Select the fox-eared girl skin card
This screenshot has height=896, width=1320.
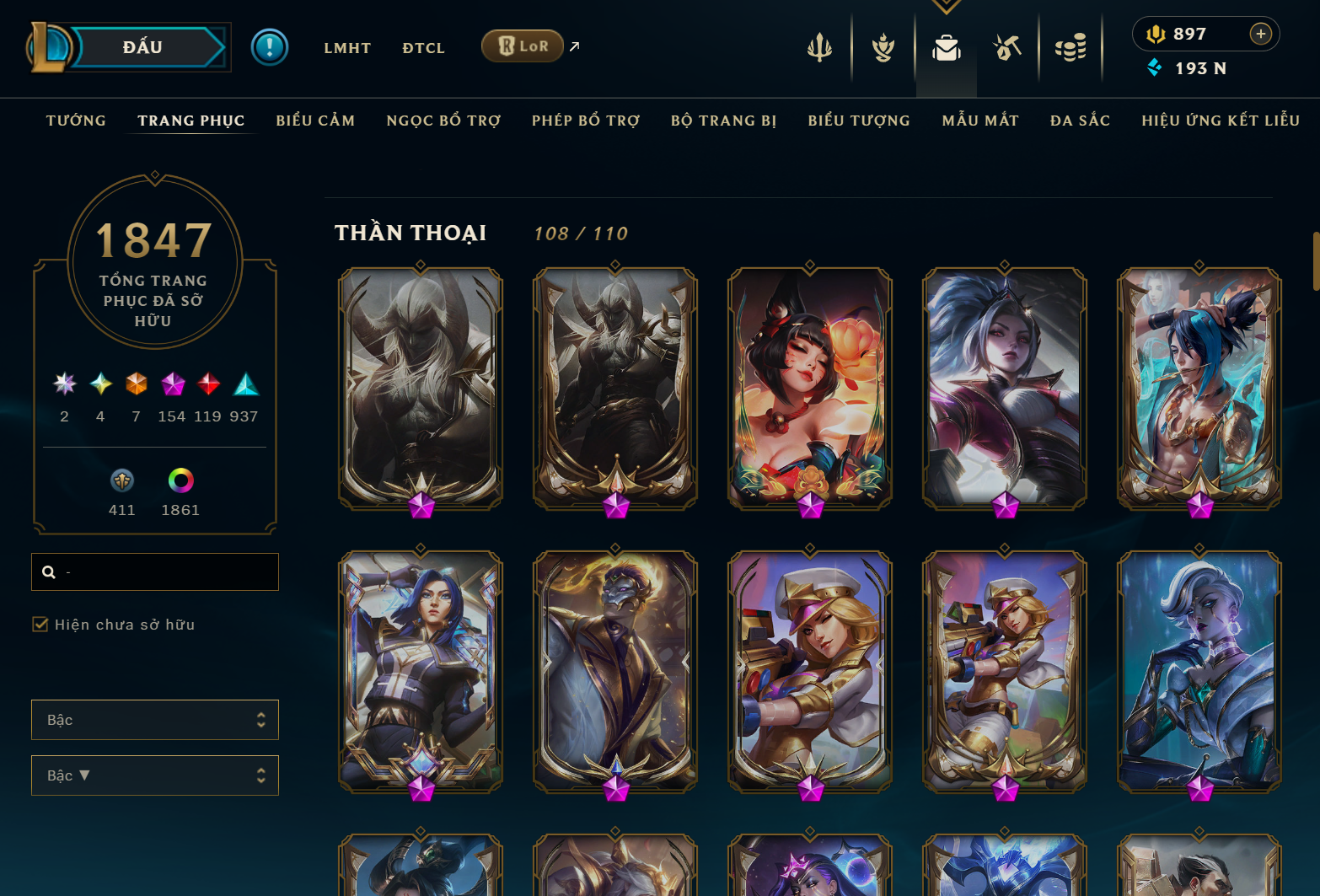coord(810,388)
